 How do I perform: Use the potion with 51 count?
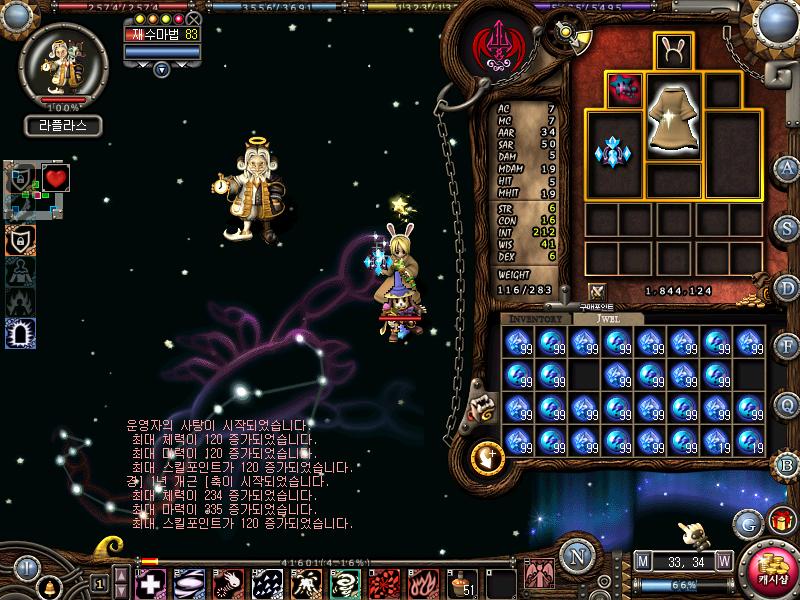pos(461,582)
